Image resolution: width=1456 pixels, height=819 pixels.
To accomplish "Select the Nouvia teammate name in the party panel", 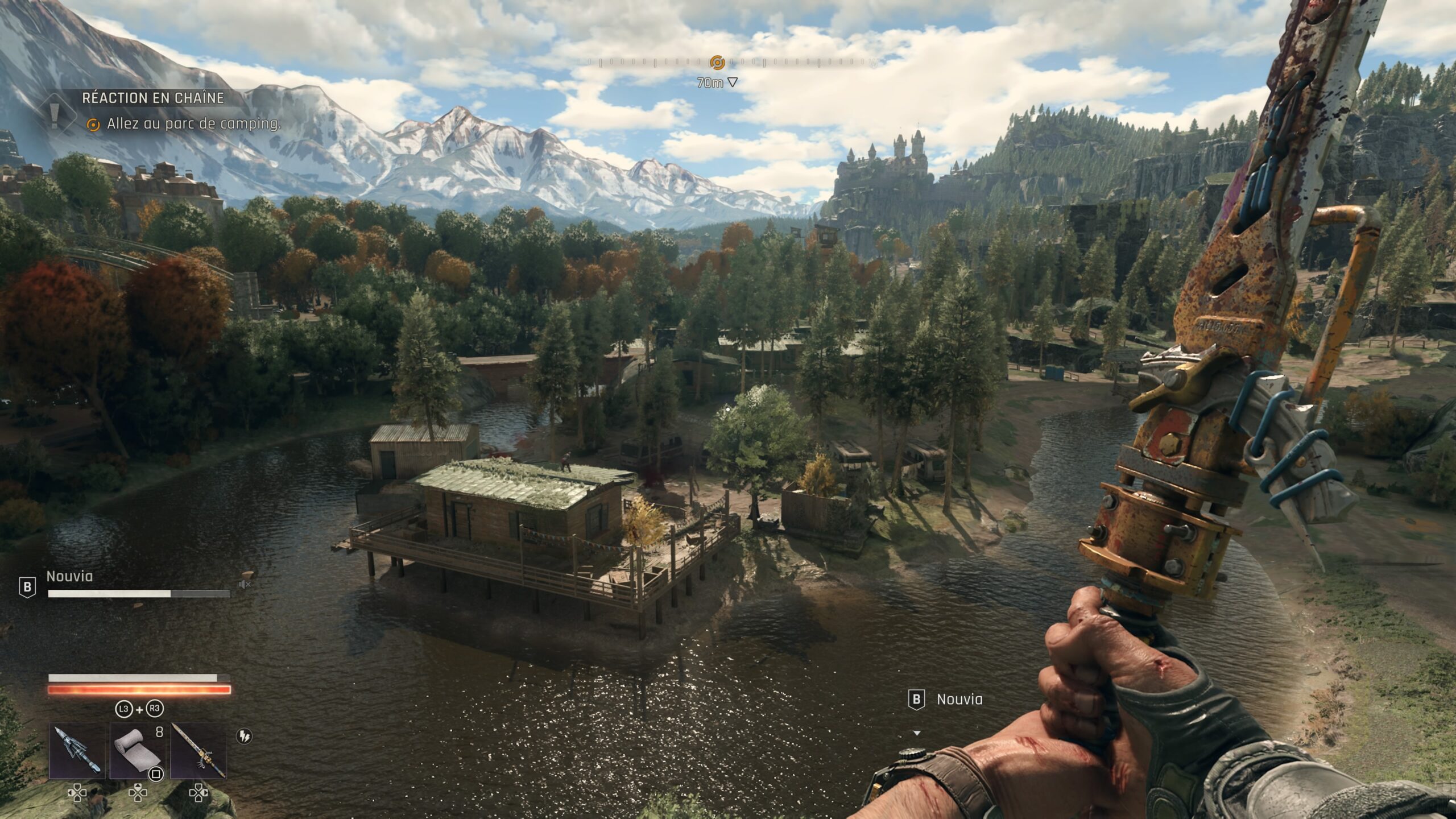I will [x=69, y=576].
